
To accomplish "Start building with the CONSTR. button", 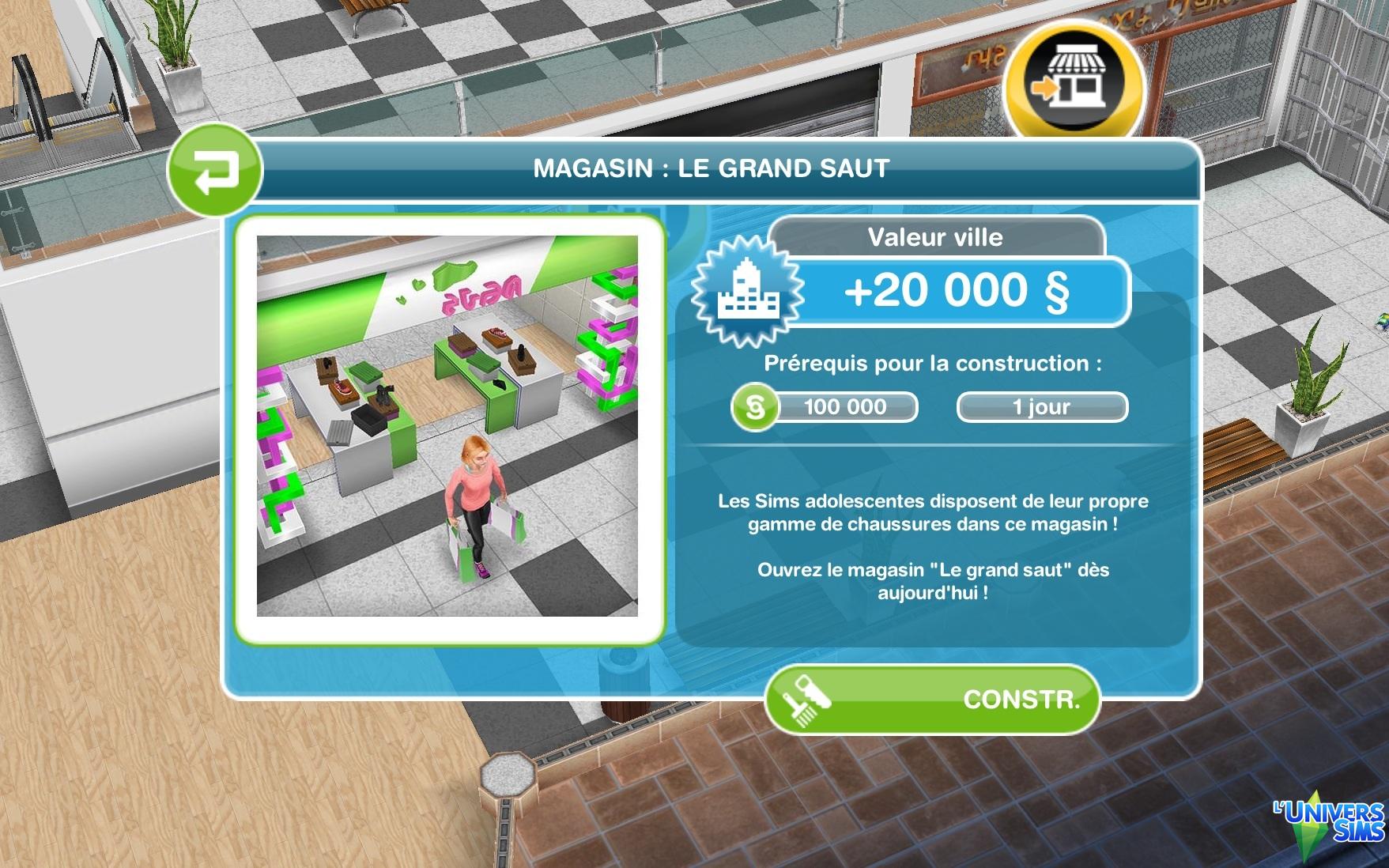I will click(932, 699).
